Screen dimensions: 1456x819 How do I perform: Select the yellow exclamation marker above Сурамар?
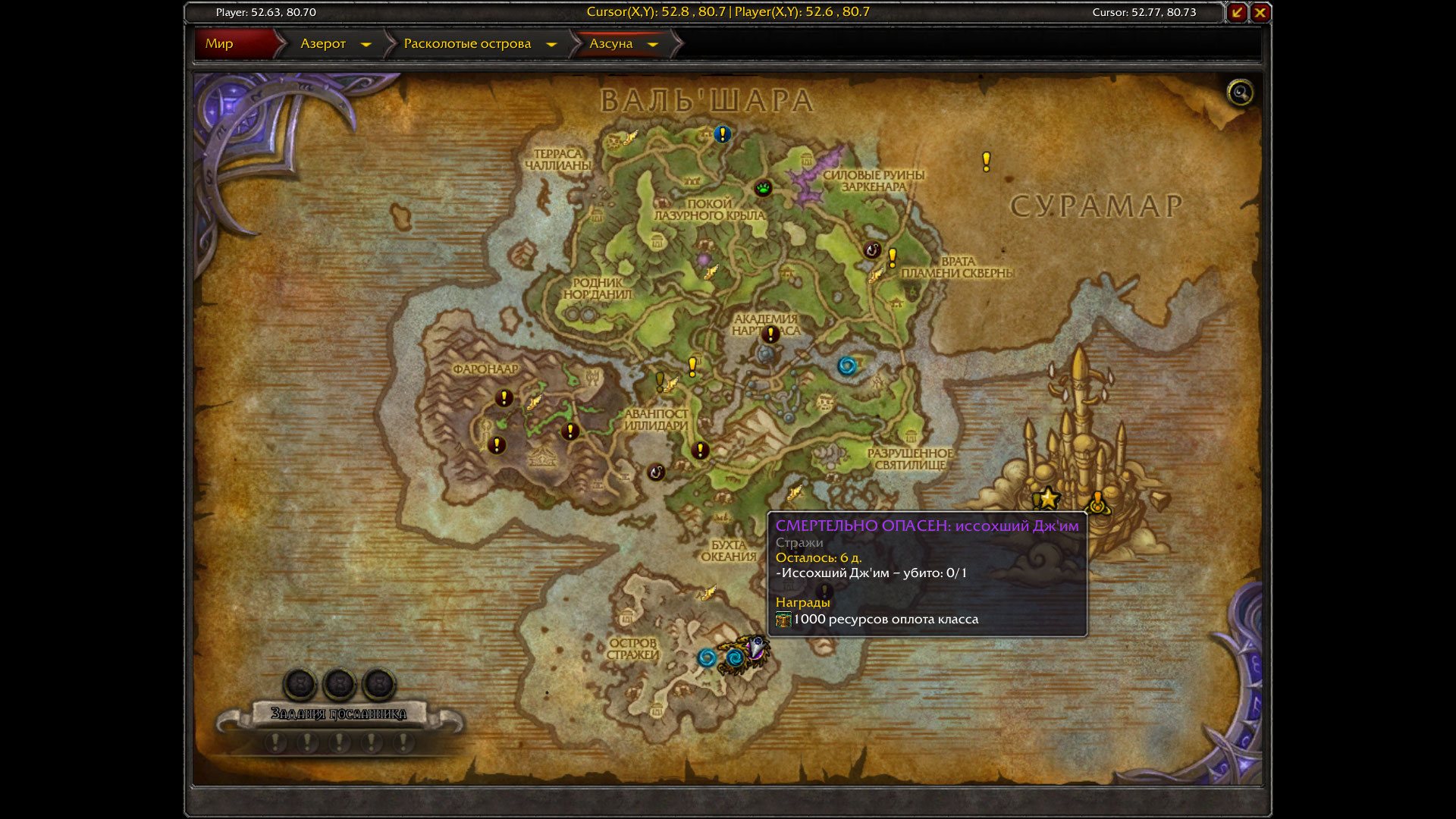click(x=986, y=161)
